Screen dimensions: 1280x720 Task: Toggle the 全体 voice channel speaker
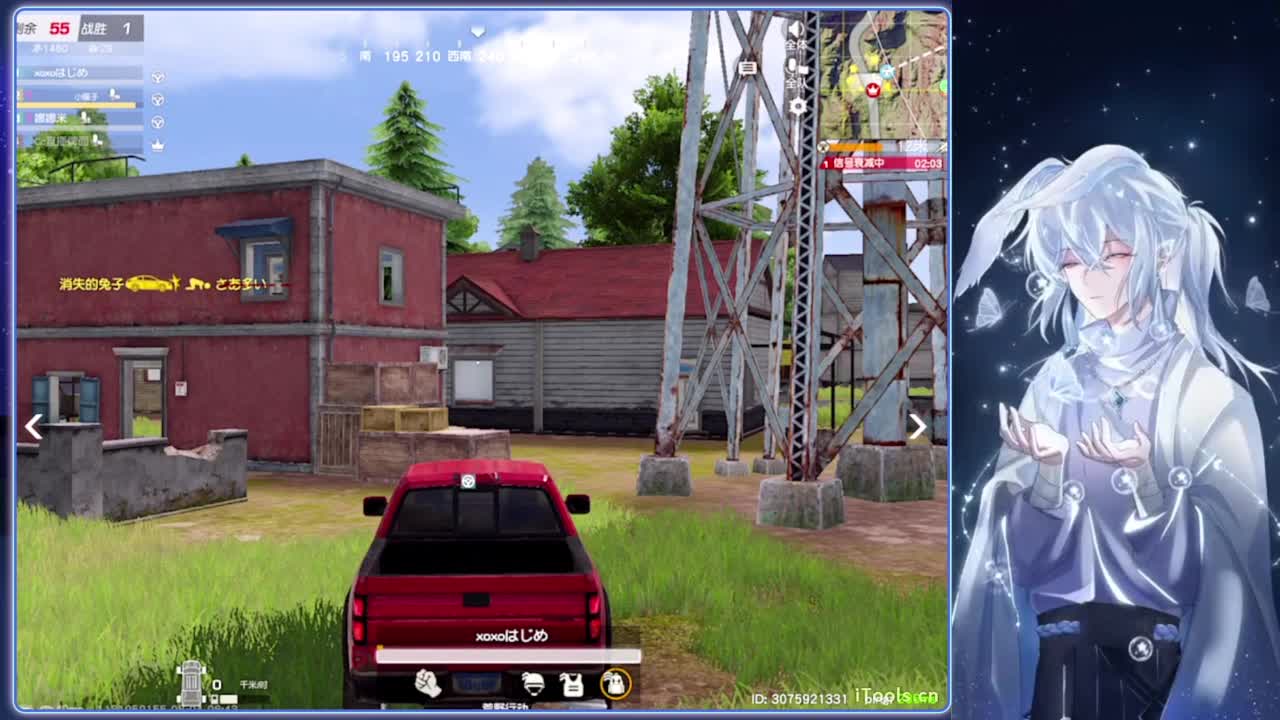click(x=795, y=28)
